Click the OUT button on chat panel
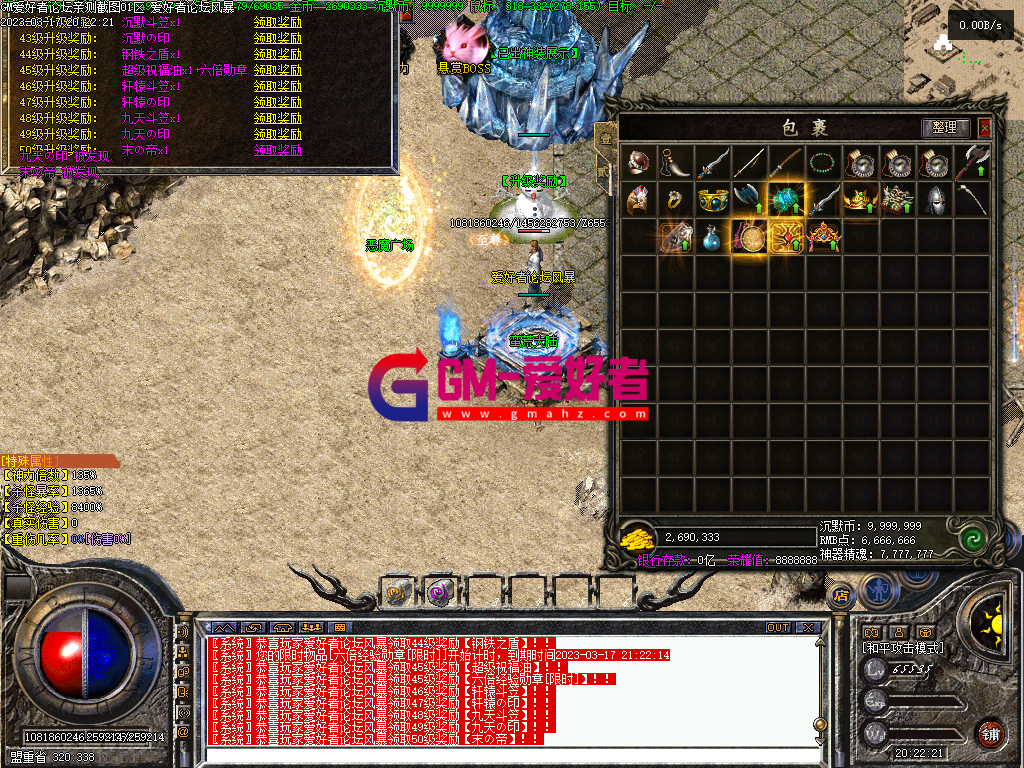The width and height of the screenshot is (1024, 768). point(778,628)
